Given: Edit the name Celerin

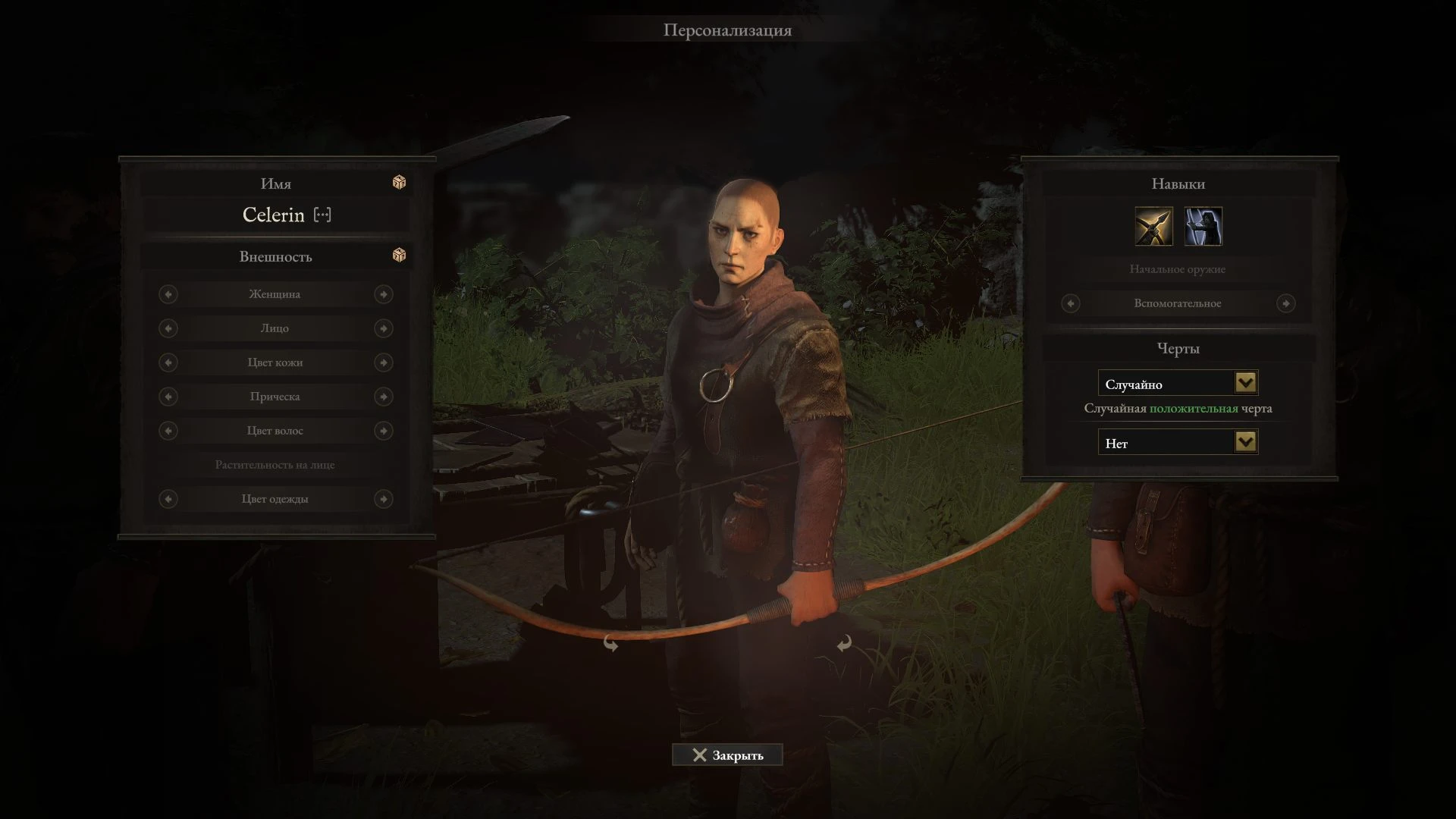Looking at the screenshot, I should tap(322, 215).
